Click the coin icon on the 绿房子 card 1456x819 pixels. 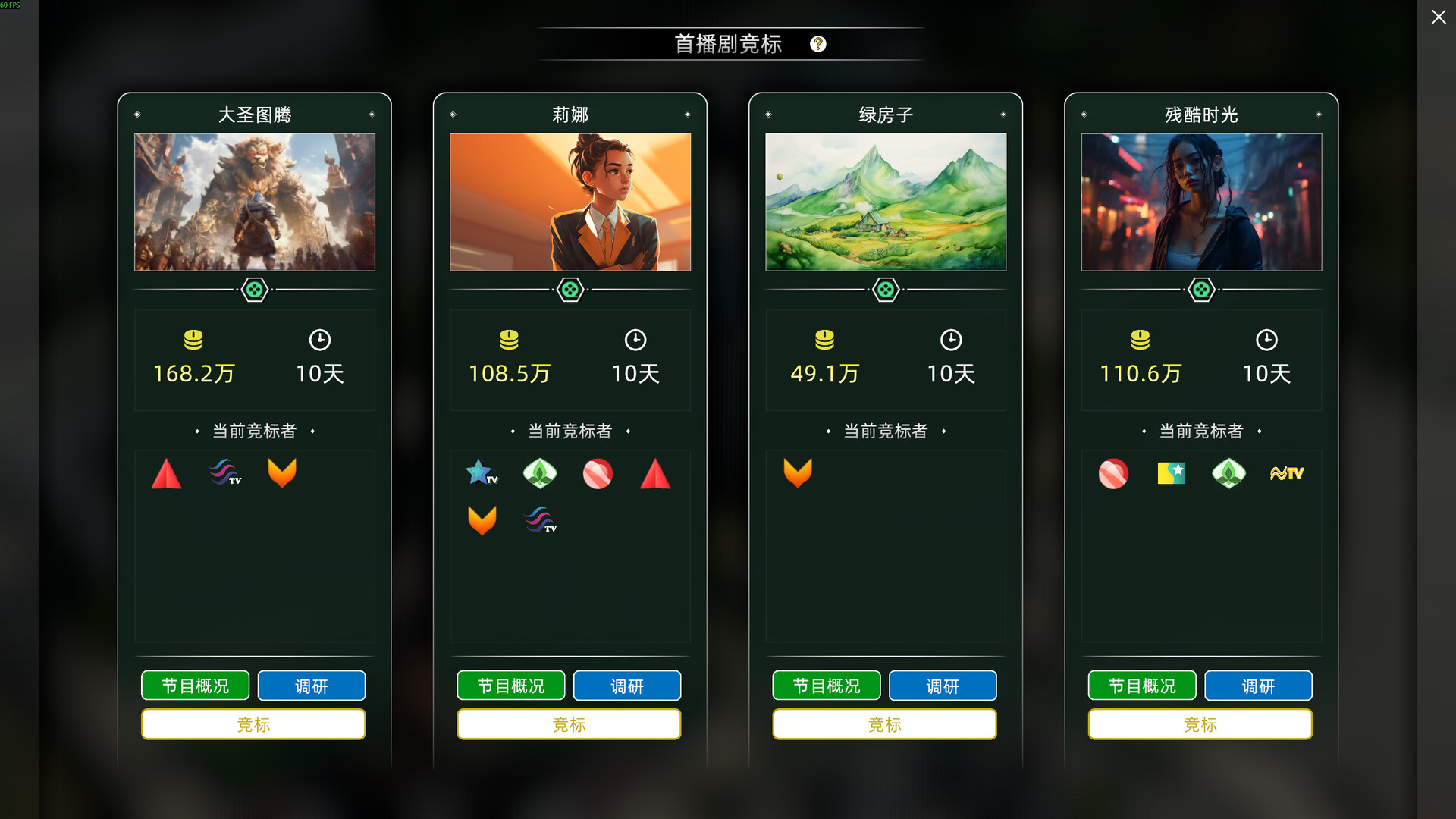pyautogui.click(x=824, y=340)
